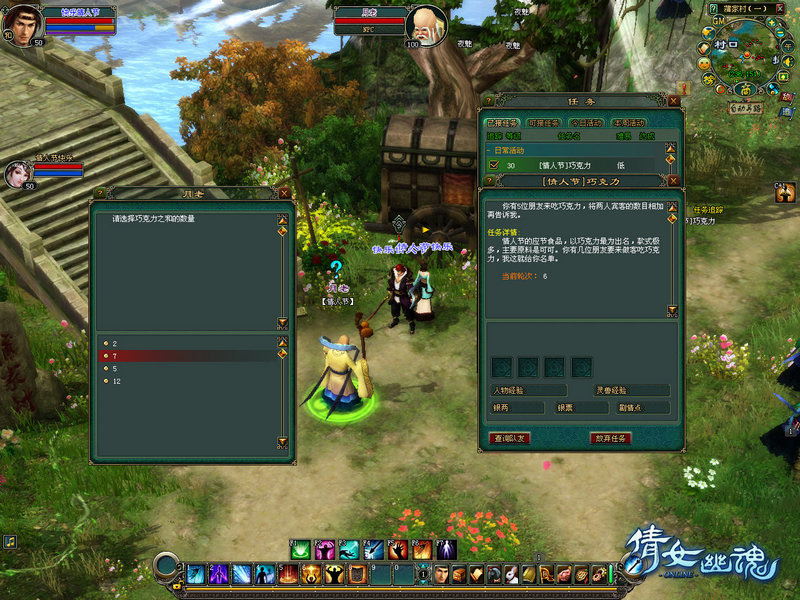
Task: Switch to the 可接任务 tab
Action: (544, 123)
